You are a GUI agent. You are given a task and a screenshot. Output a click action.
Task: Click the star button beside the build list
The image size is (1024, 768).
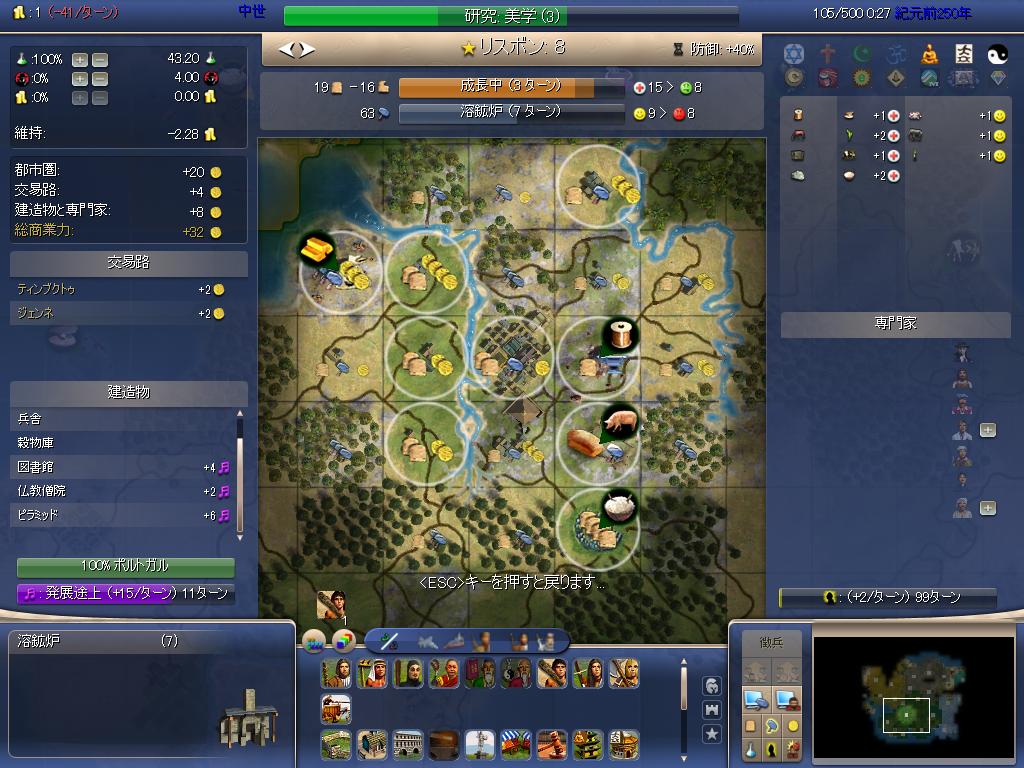click(712, 734)
